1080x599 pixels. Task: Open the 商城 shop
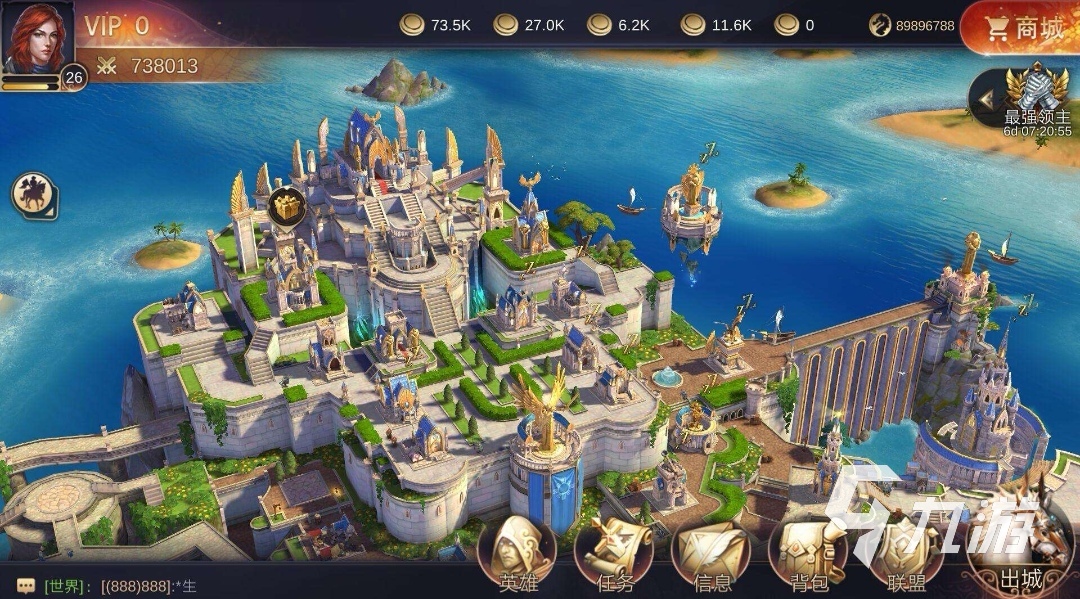pyautogui.click(x=1020, y=28)
